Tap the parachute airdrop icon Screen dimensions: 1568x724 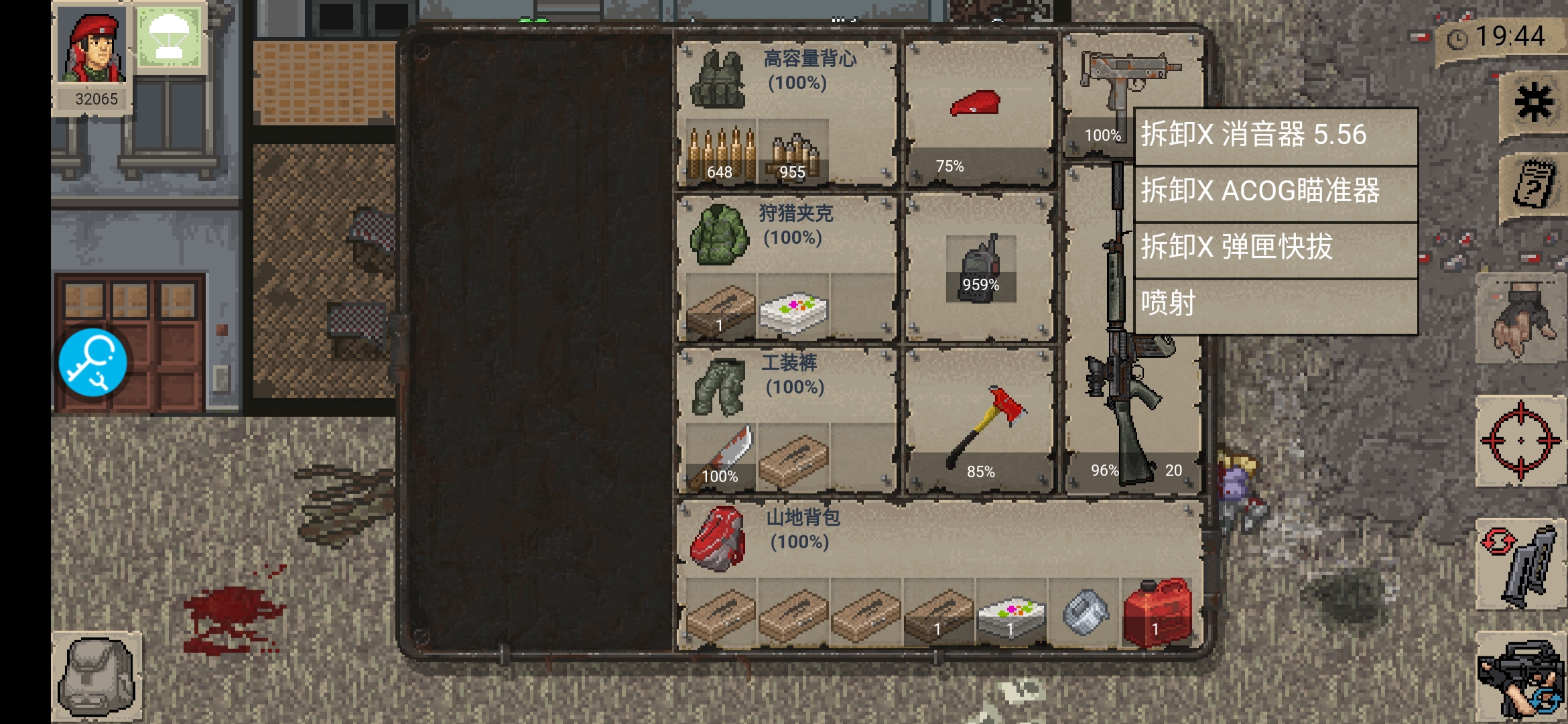(x=169, y=37)
